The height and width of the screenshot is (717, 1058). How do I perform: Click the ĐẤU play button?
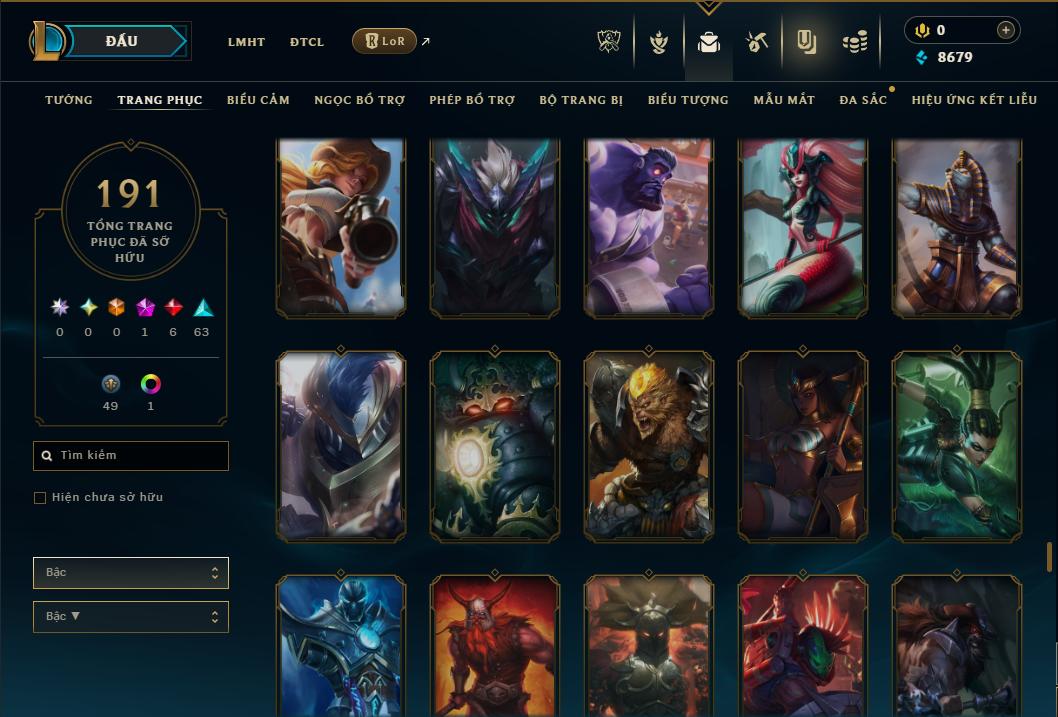coord(122,41)
